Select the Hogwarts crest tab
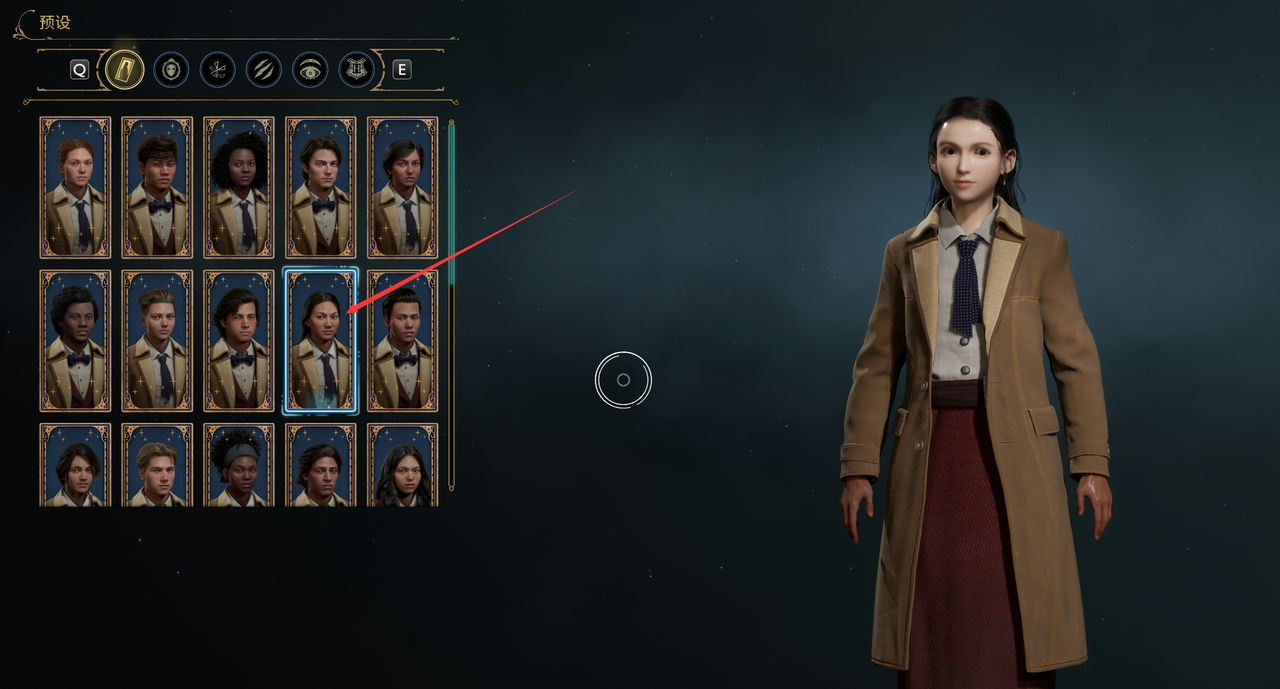 point(356,69)
